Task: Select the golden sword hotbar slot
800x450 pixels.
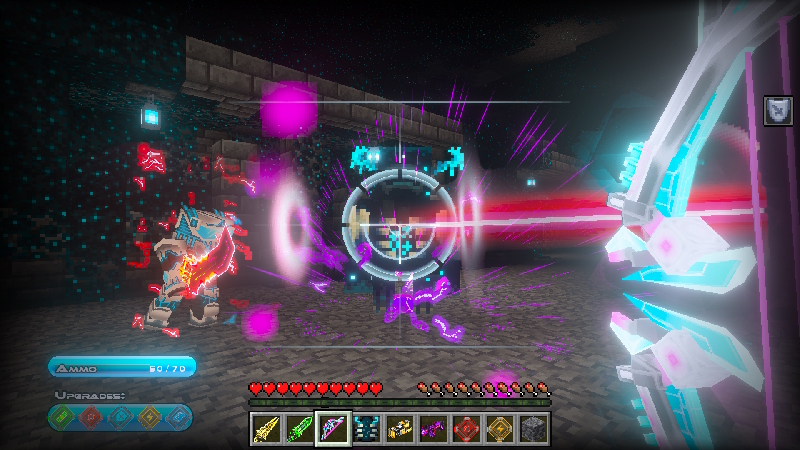Action: pos(265,428)
